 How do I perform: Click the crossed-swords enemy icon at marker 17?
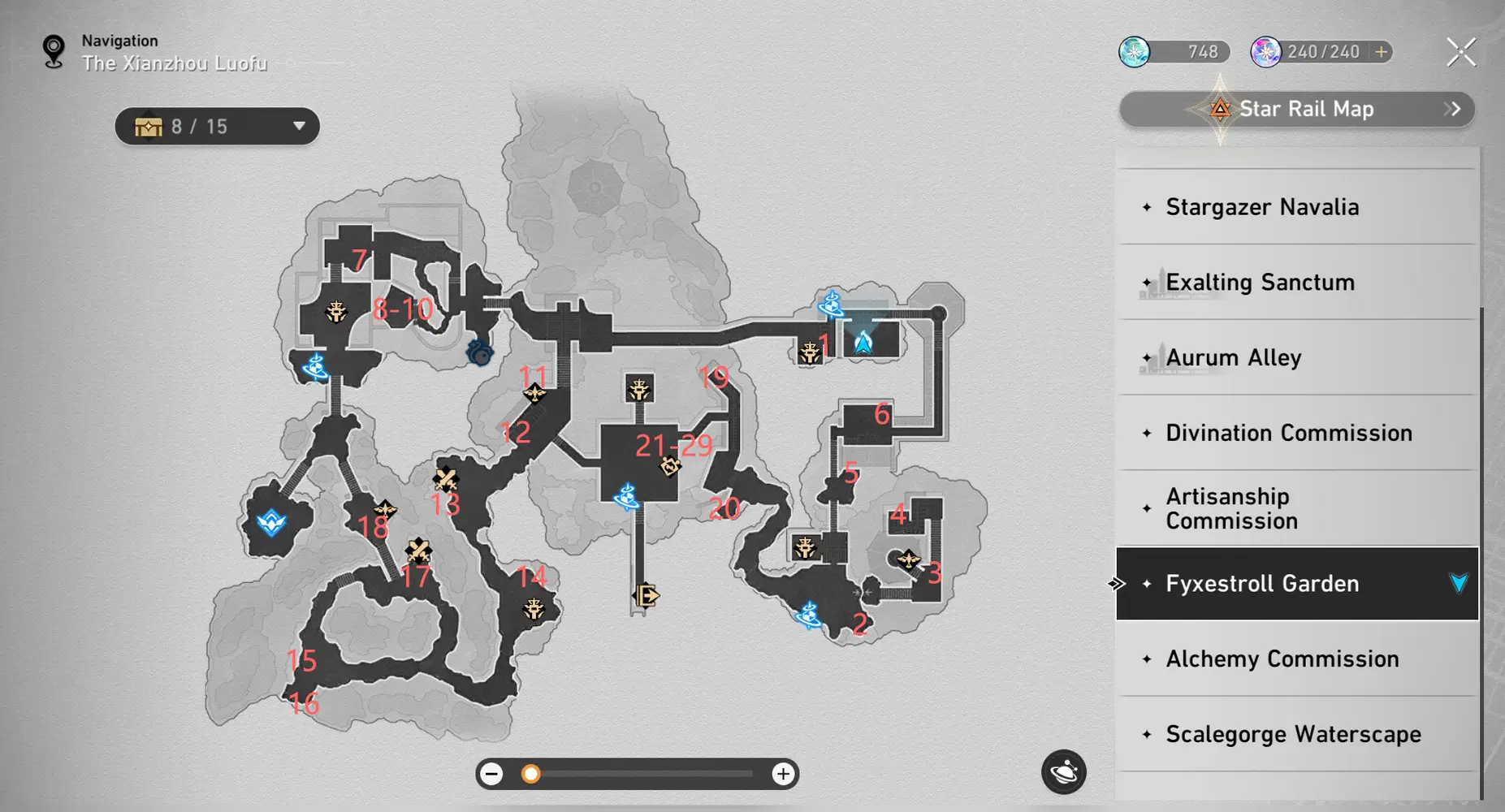[x=416, y=550]
